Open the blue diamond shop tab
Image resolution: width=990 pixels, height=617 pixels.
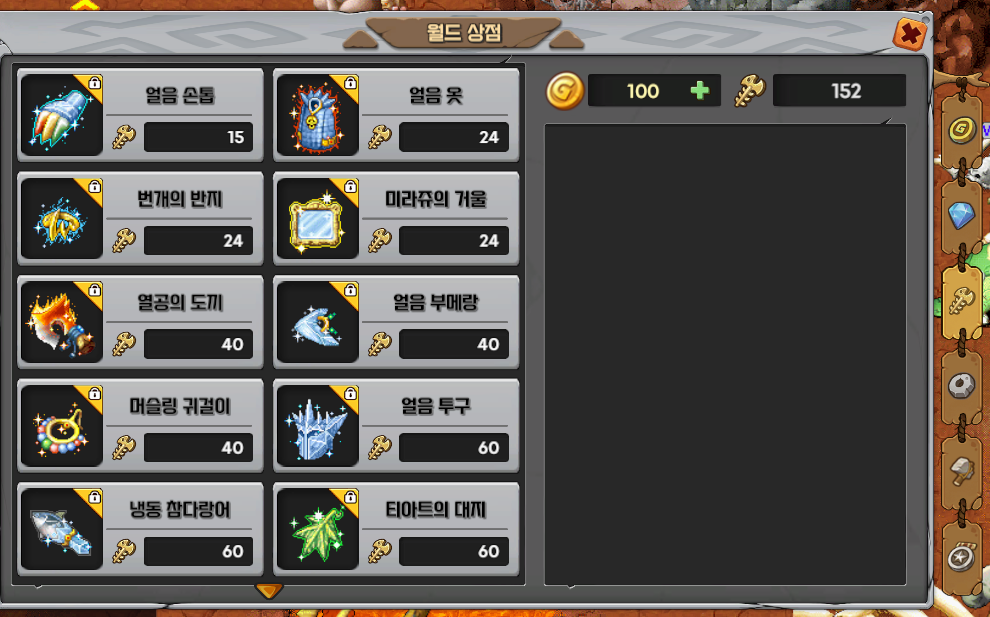point(962,215)
